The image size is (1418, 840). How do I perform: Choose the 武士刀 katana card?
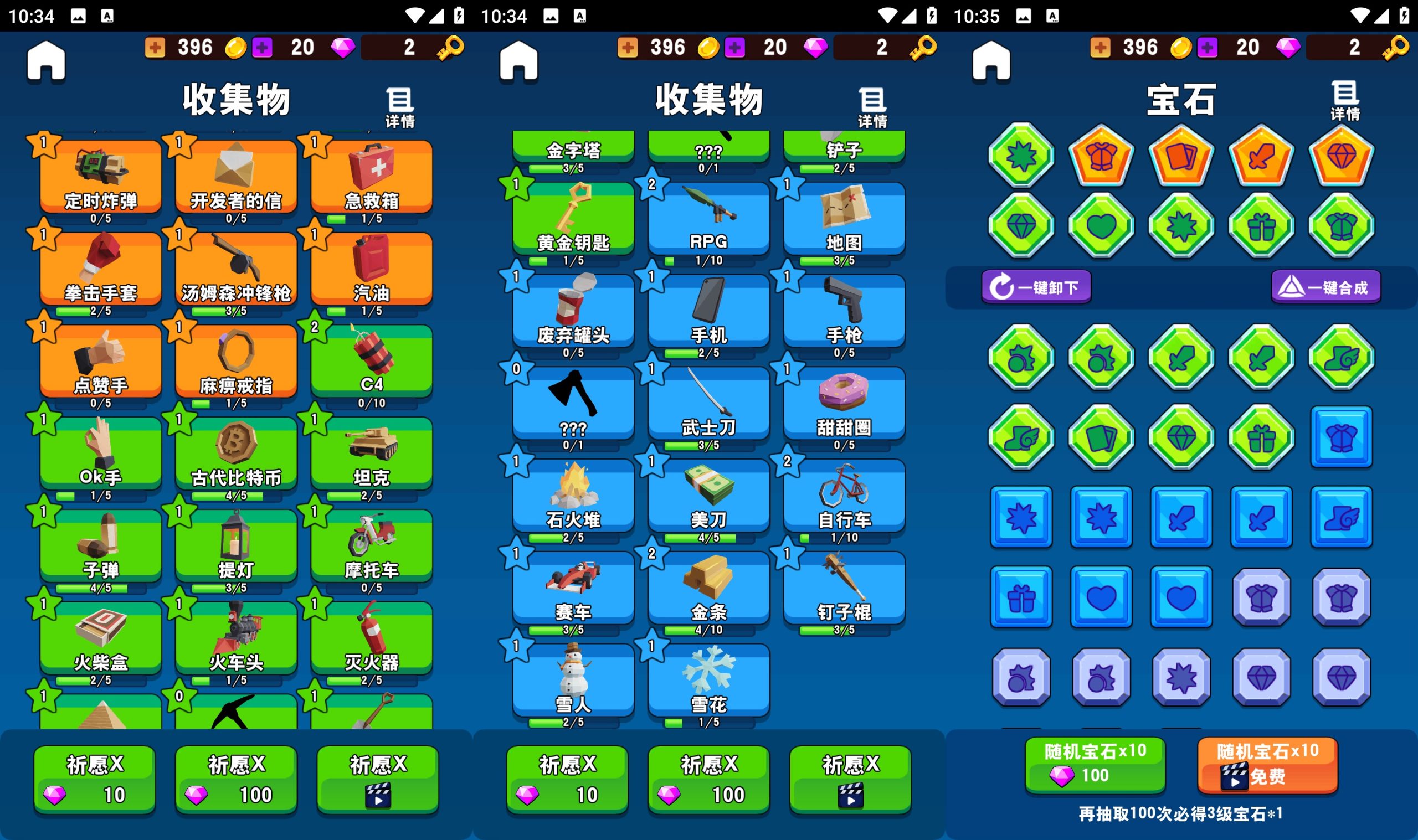(x=708, y=404)
